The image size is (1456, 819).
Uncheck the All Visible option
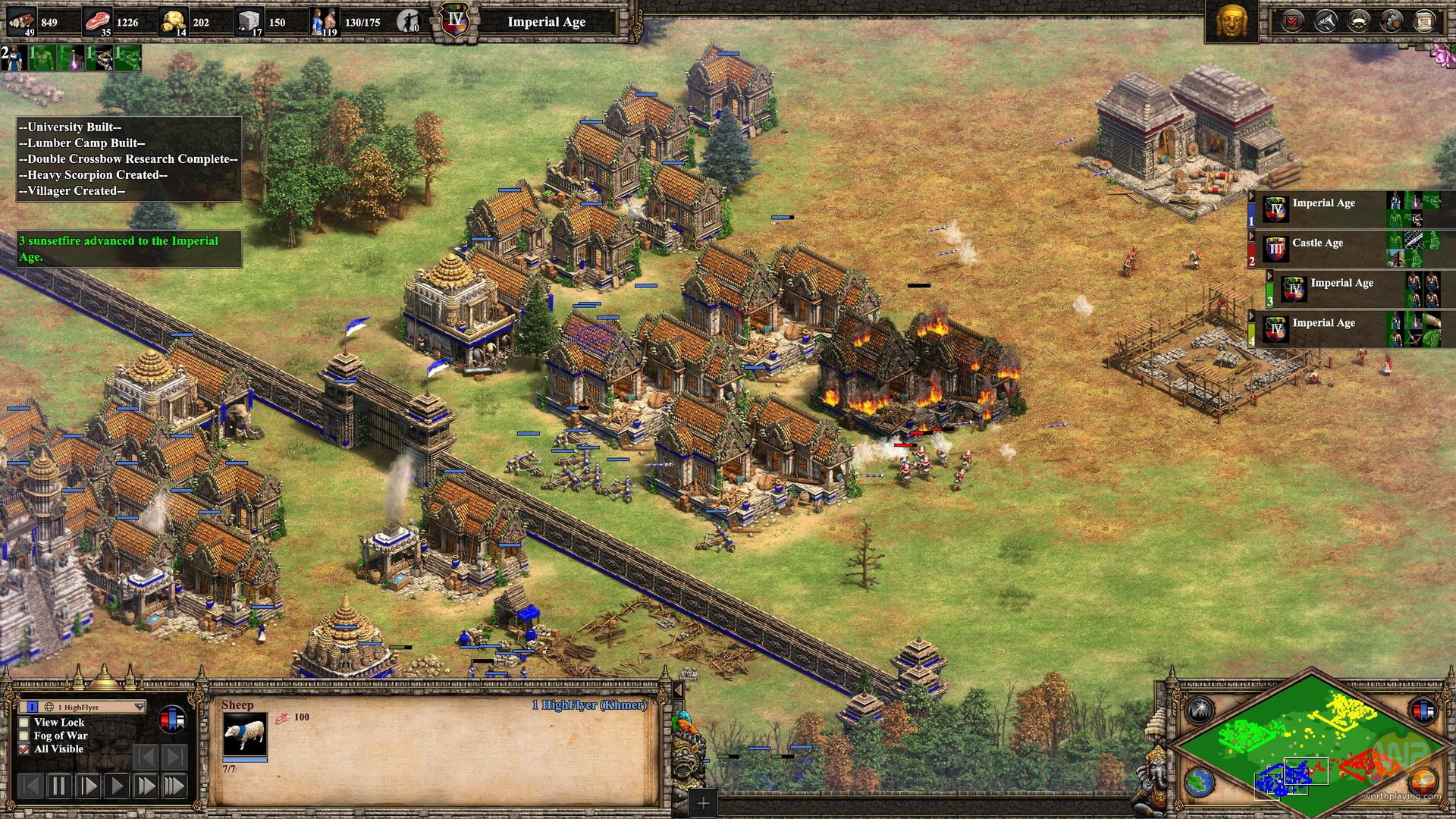pyautogui.click(x=25, y=749)
